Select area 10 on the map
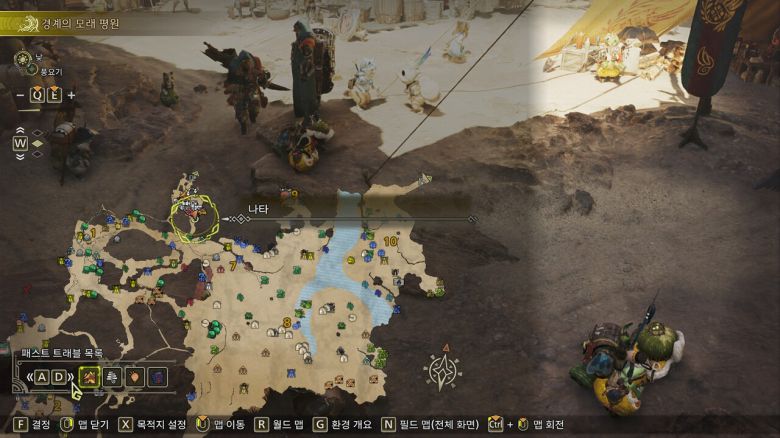Image resolution: width=780 pixels, height=438 pixels. tap(390, 241)
